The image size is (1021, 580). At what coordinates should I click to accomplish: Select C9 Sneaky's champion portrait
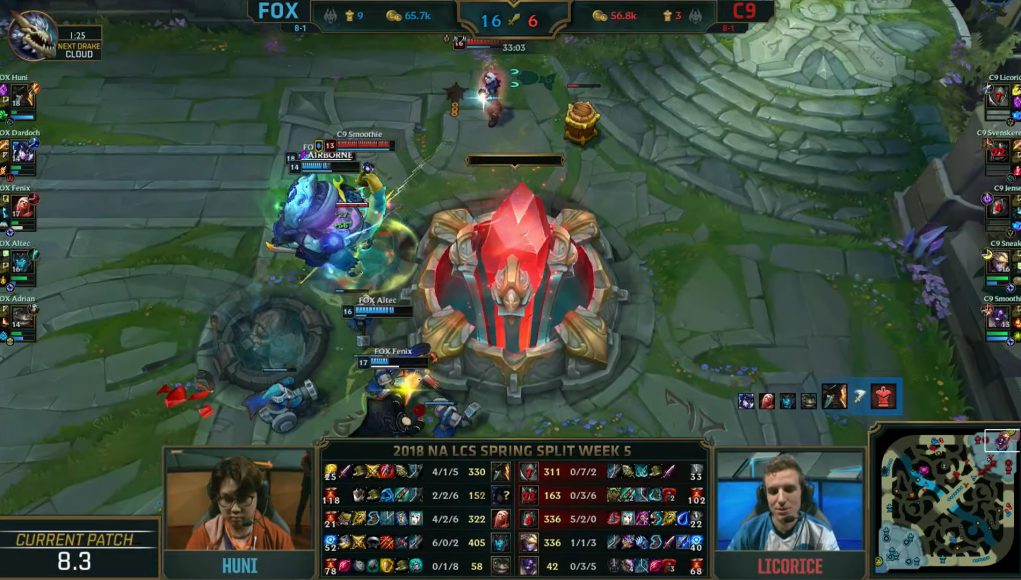999,264
